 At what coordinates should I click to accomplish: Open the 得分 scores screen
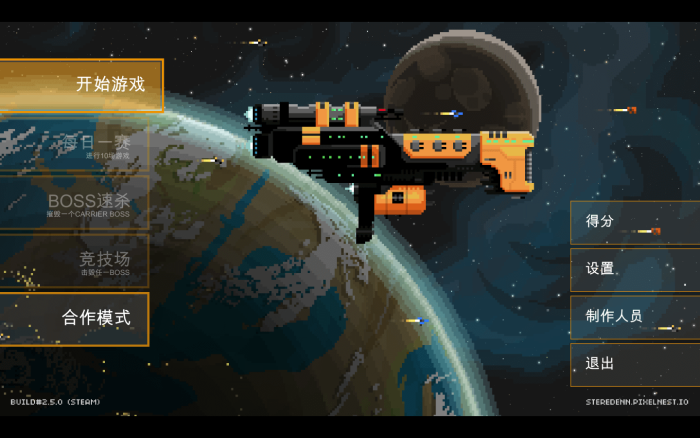click(634, 222)
